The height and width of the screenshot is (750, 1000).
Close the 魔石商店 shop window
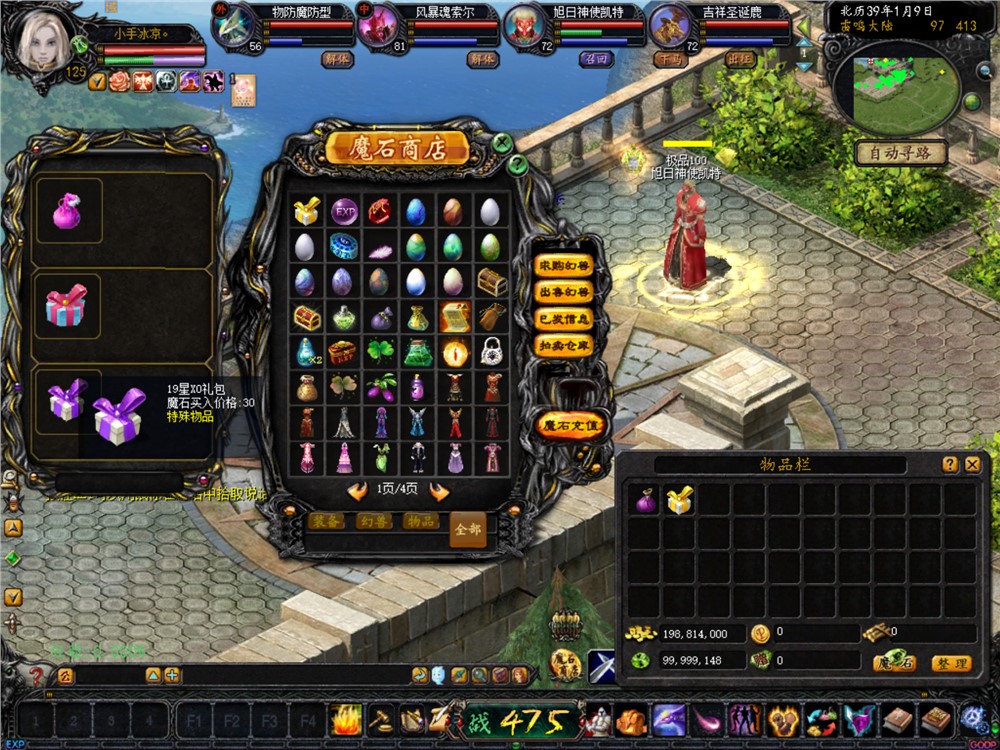point(502,142)
